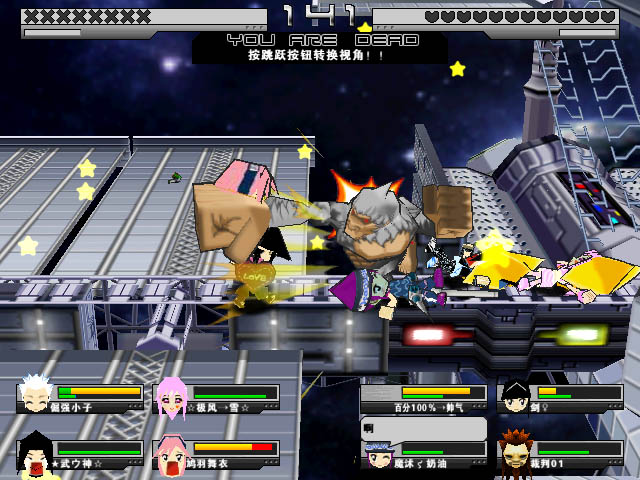The height and width of the screenshot is (480, 640).
Task: Select the white-haired 倔强小子 player portrait
Action: [35, 397]
